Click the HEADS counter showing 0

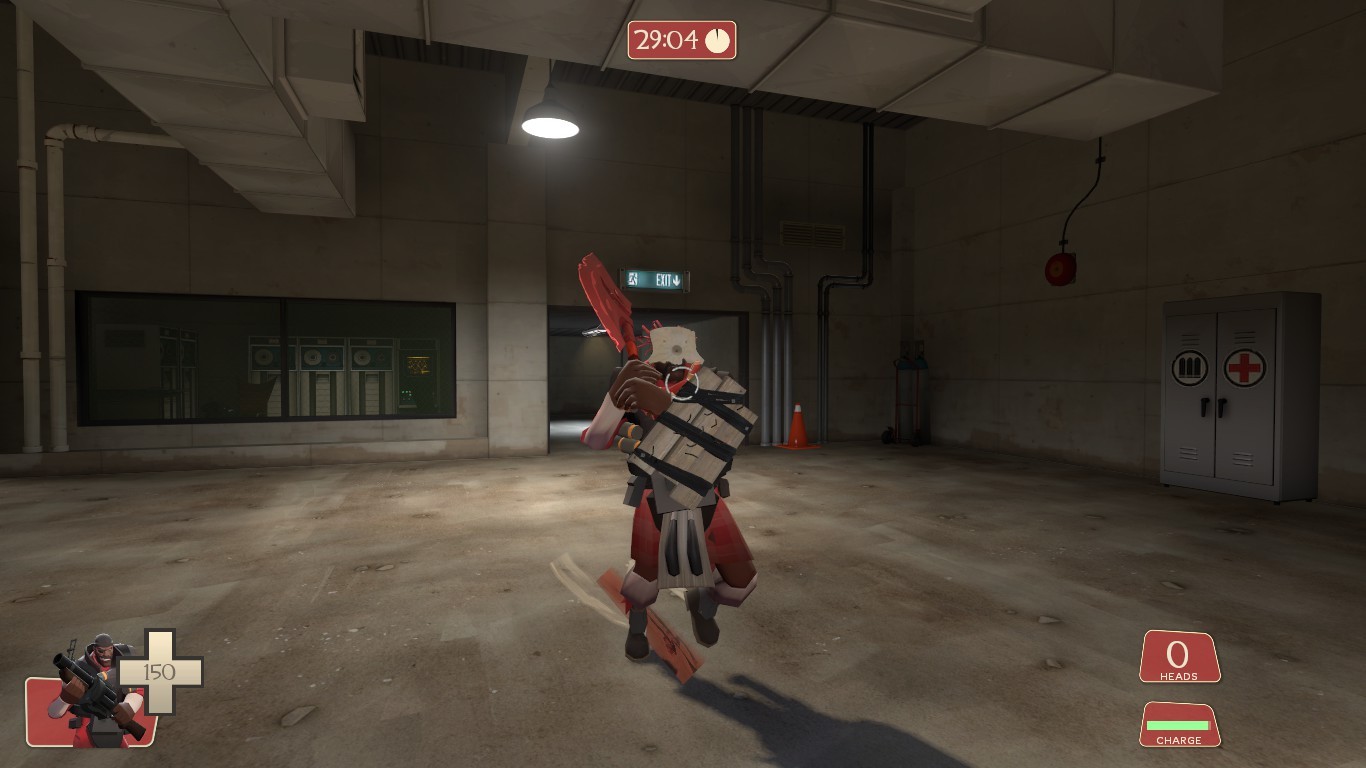pyautogui.click(x=1178, y=654)
